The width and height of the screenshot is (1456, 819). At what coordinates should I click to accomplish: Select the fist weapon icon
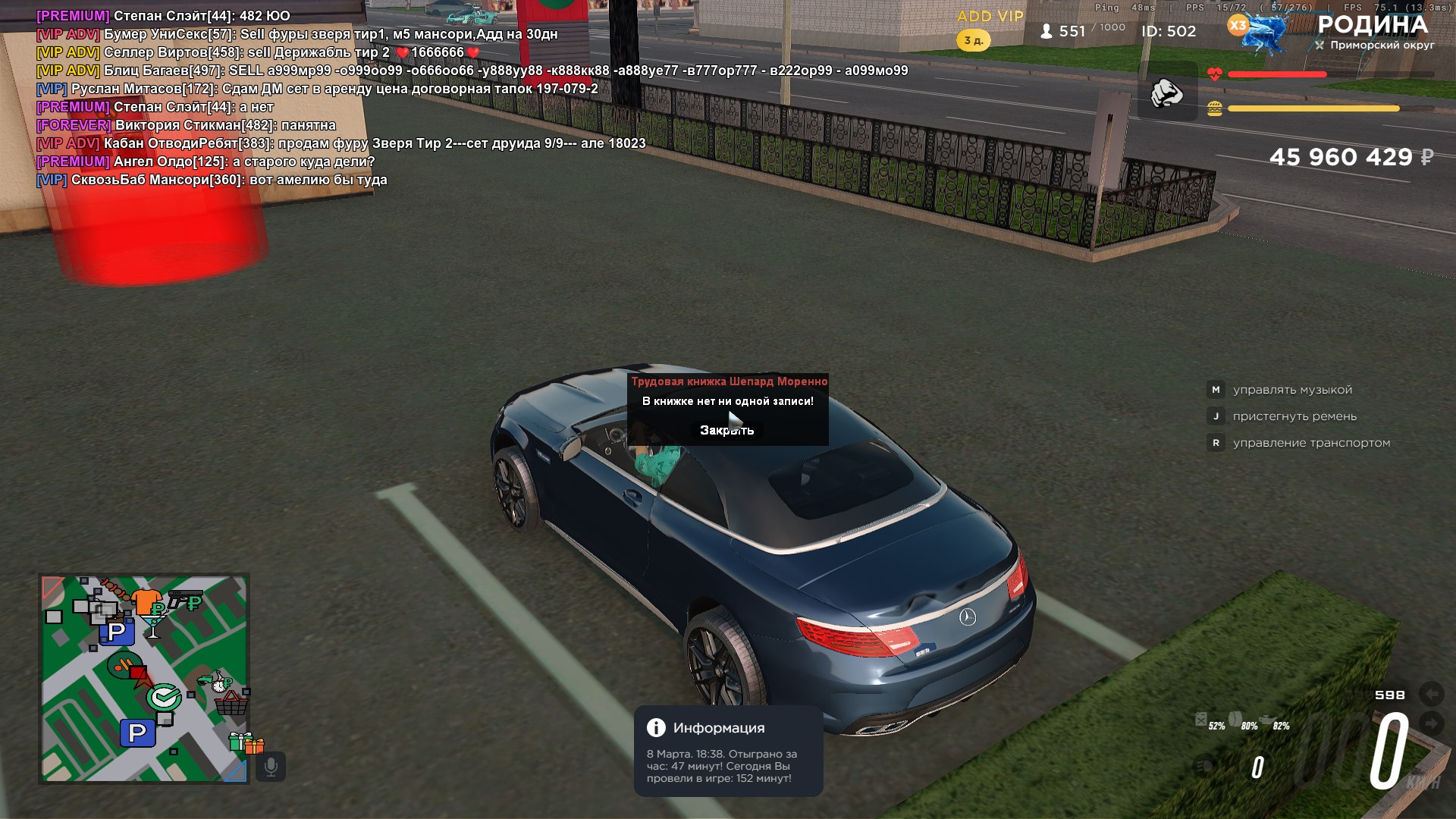click(1166, 93)
